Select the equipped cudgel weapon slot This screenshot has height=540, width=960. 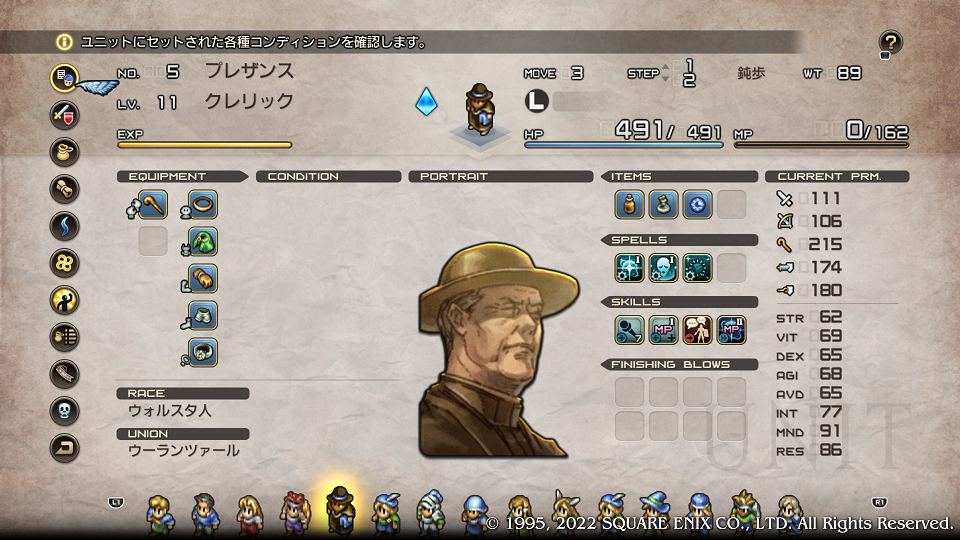tap(153, 205)
